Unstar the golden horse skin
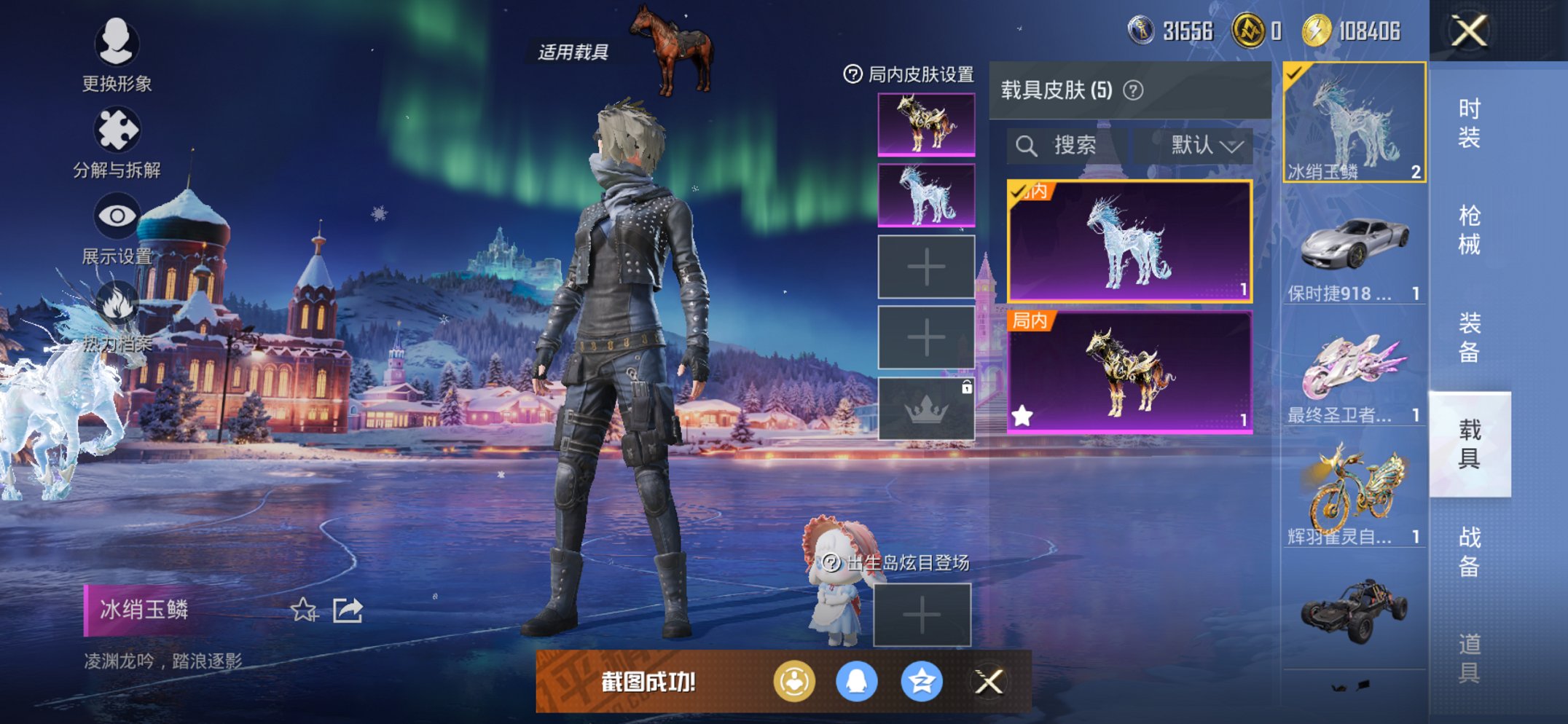 pyautogui.click(x=1022, y=414)
